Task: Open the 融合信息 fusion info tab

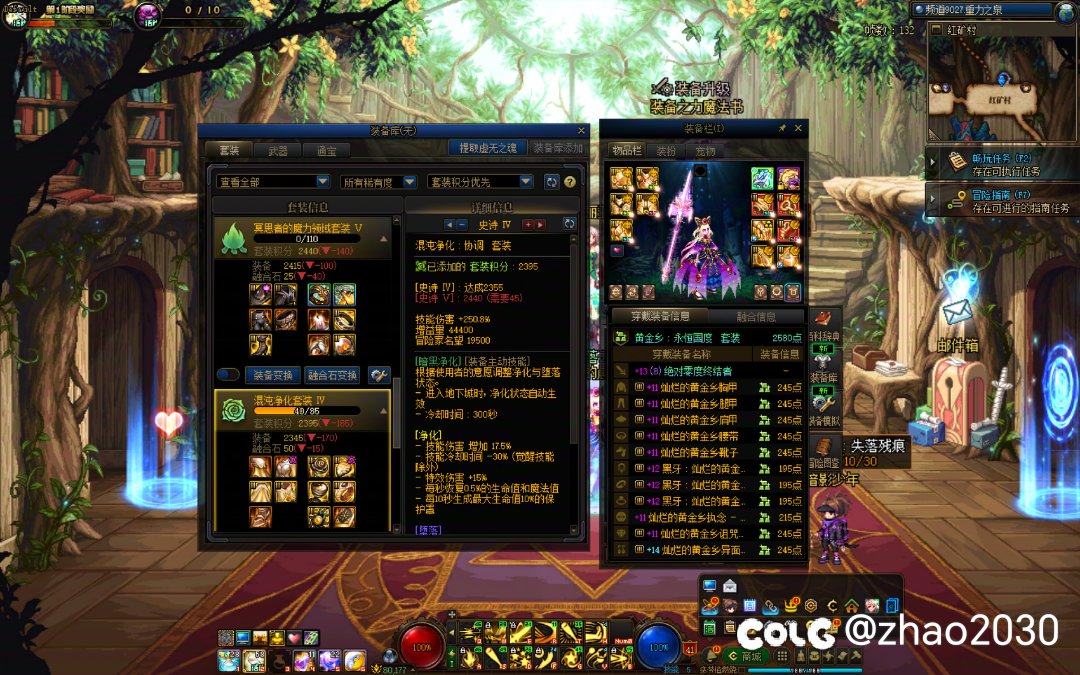Action: [755, 317]
